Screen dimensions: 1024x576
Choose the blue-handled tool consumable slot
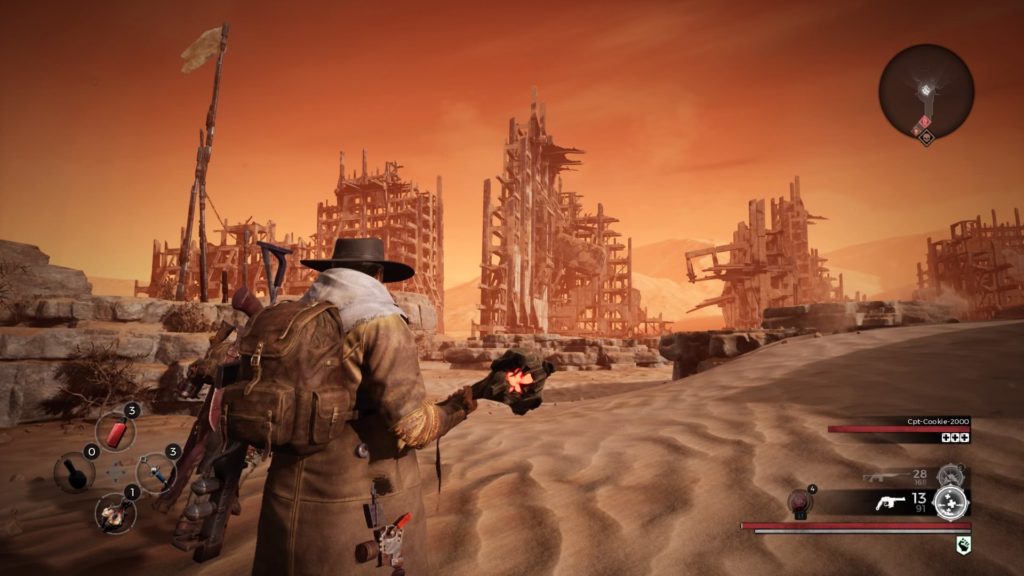pyautogui.click(x=156, y=471)
